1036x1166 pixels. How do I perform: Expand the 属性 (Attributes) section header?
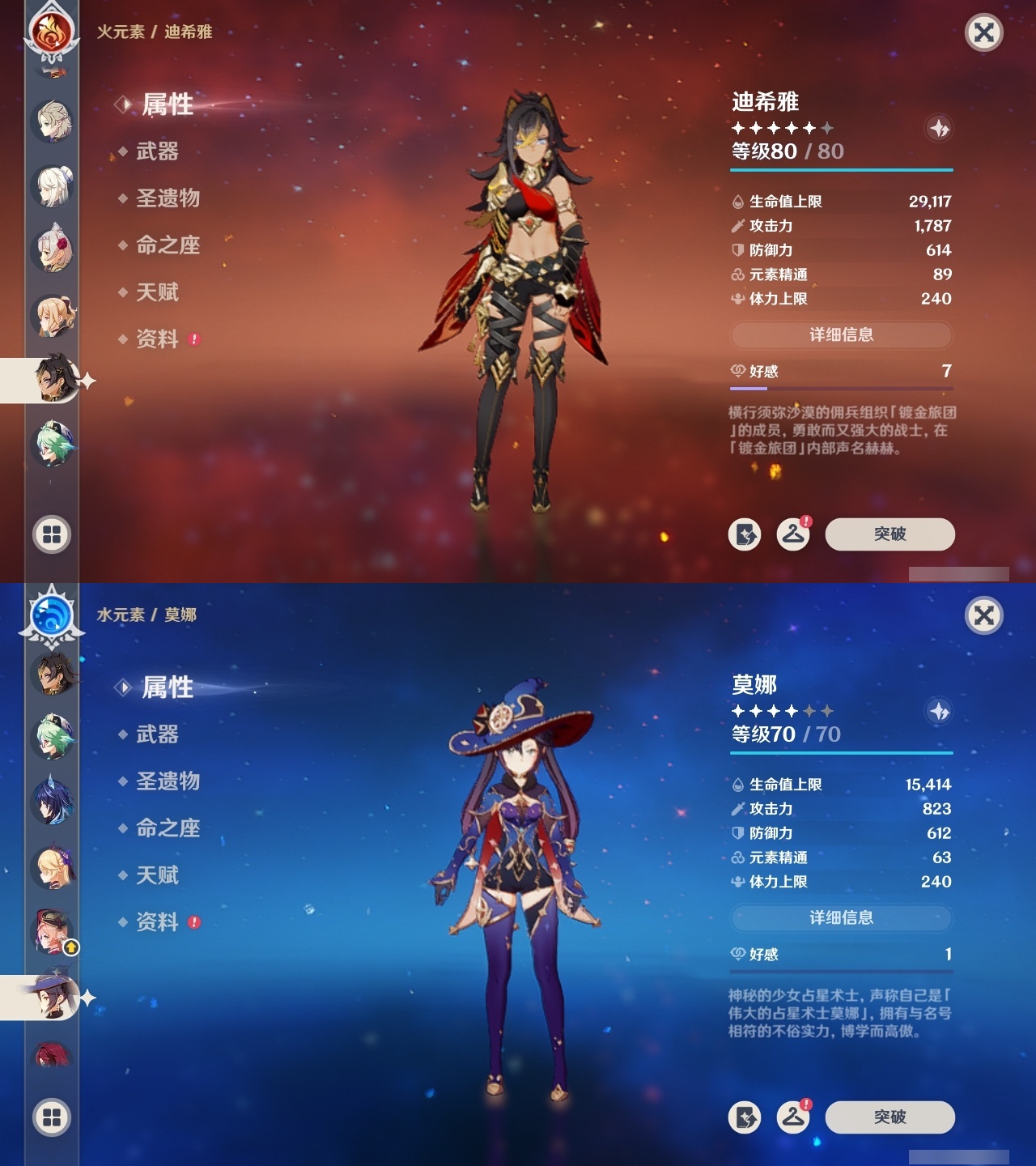tap(166, 104)
